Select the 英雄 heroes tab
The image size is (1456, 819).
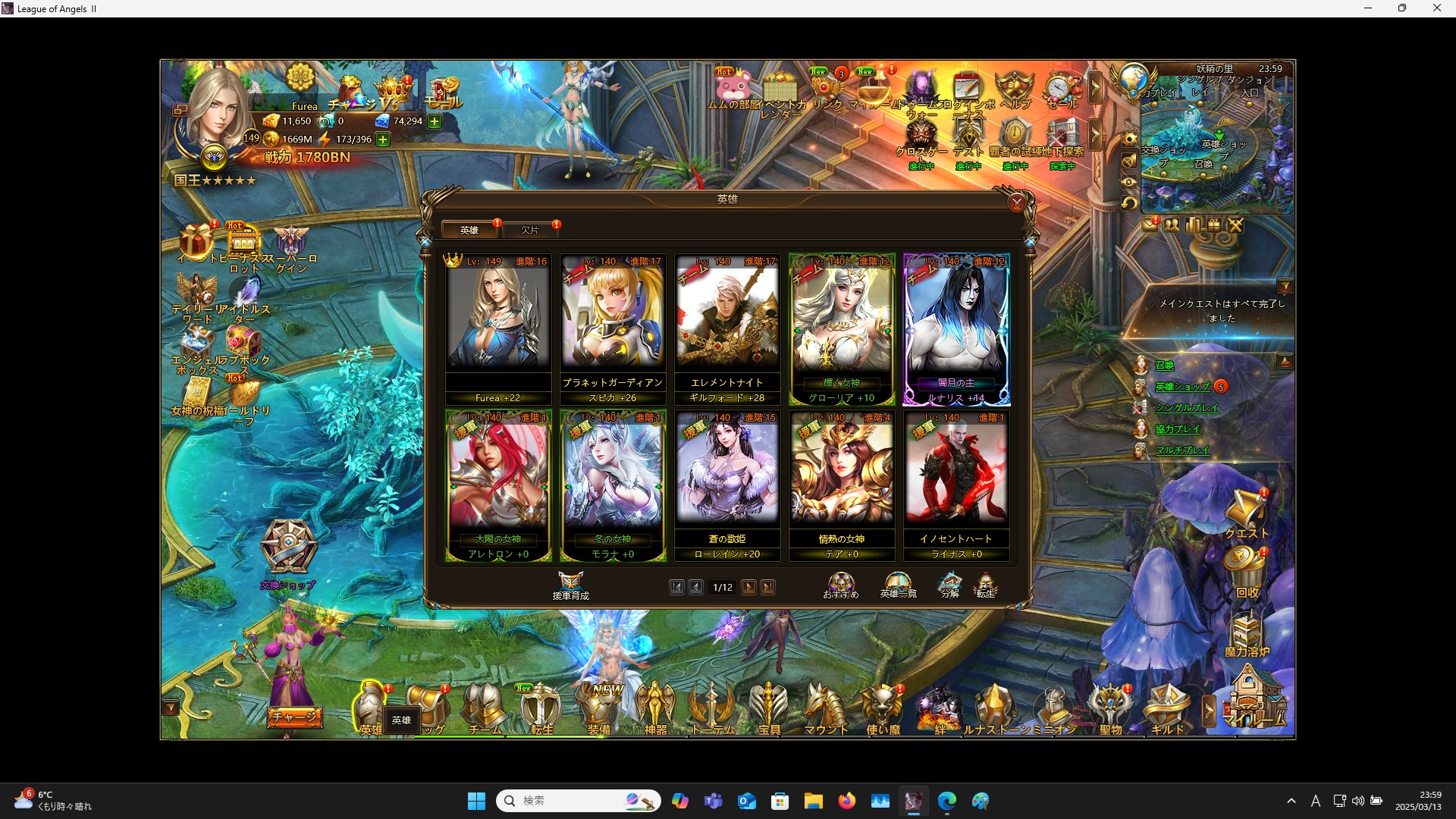469,229
